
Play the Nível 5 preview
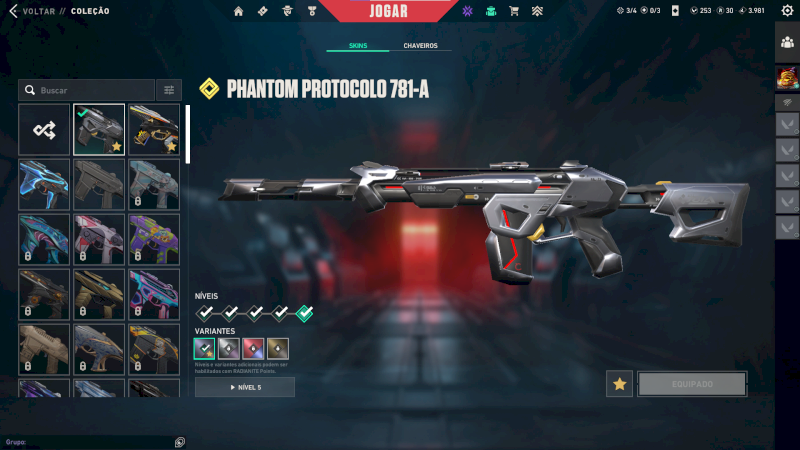pos(245,387)
